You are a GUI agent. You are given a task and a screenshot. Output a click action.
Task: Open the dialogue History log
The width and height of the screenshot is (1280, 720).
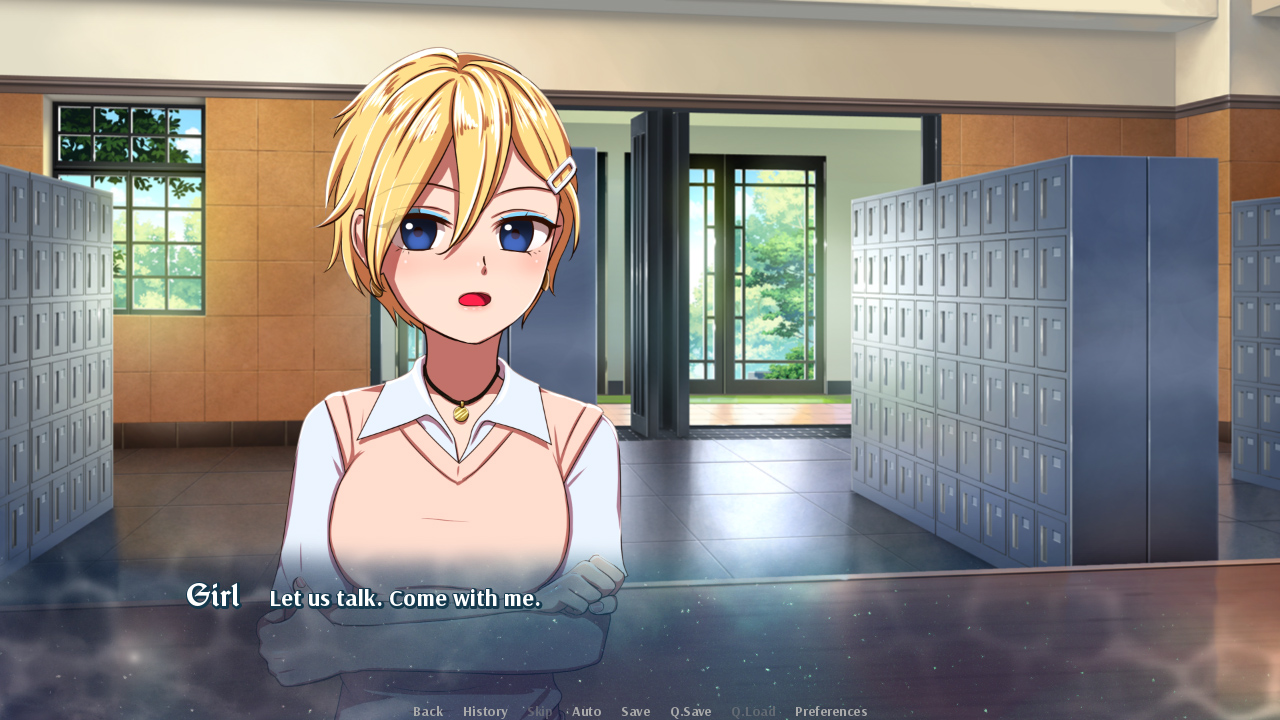coord(485,711)
